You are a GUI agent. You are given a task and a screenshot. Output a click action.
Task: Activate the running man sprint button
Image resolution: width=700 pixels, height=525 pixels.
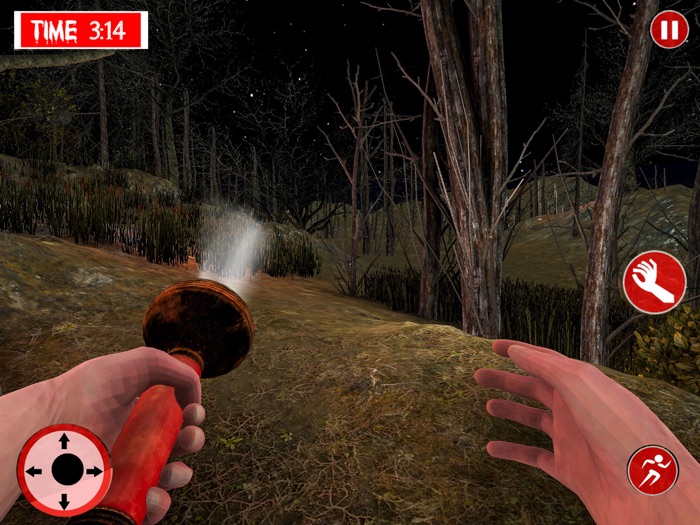tap(652, 470)
